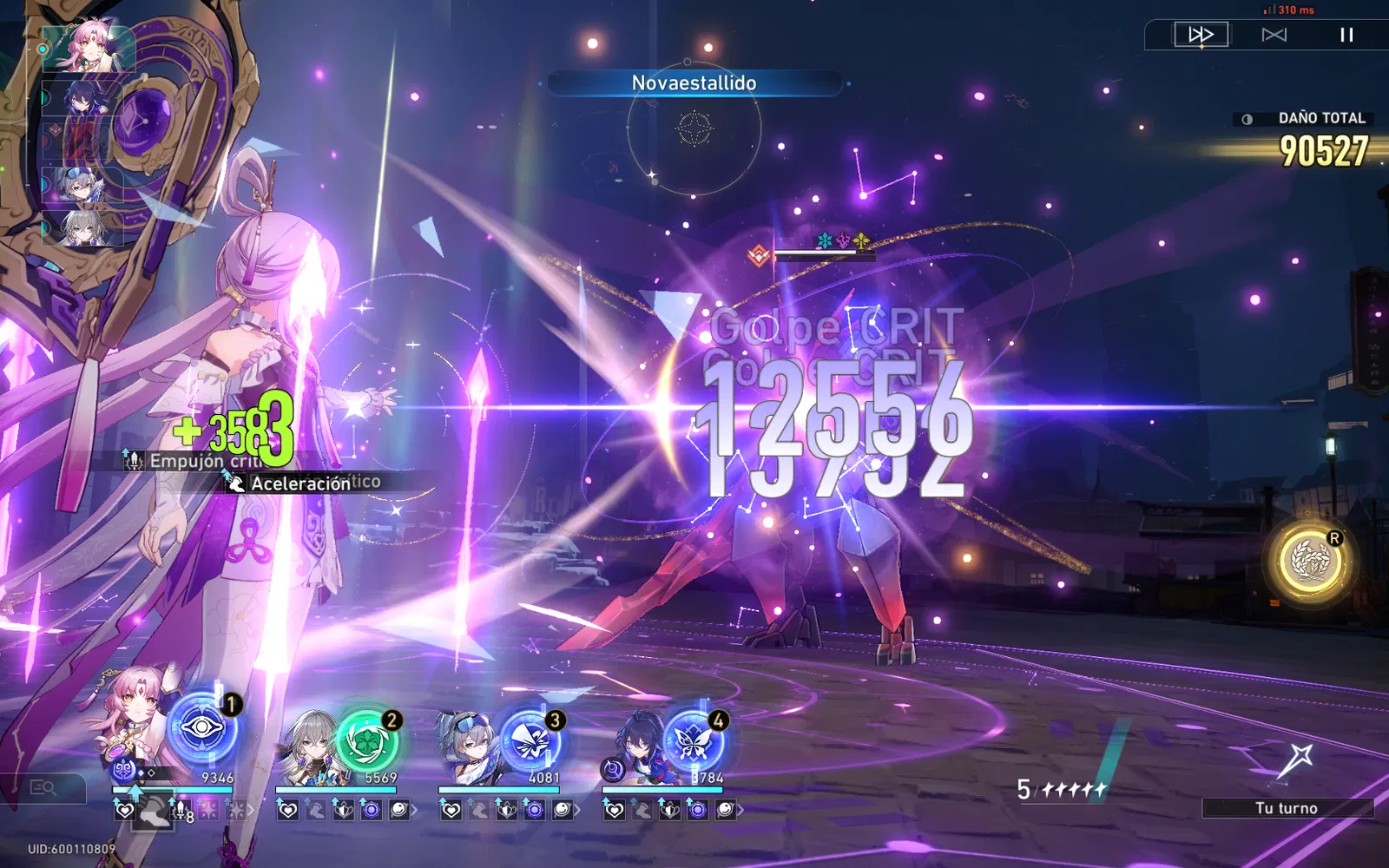Use Seele's butterfly ultimate icon
This screenshot has width=1389, height=868.
click(693, 740)
